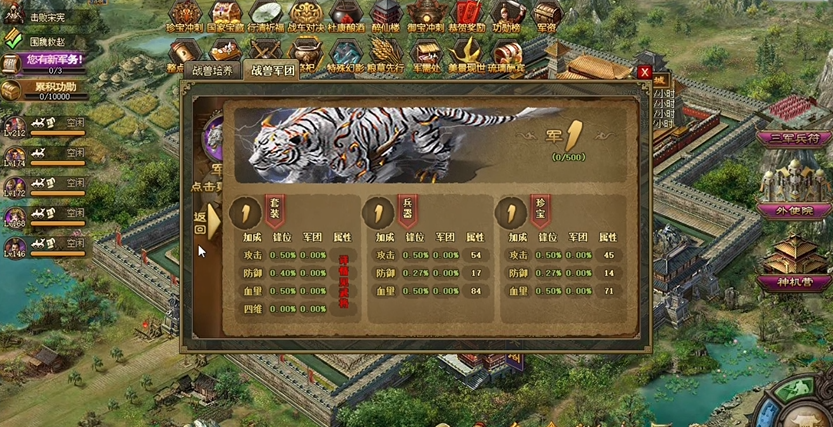833x427 pixels.
Task: Switch to the 战兽培养 tab
Action: [211, 72]
